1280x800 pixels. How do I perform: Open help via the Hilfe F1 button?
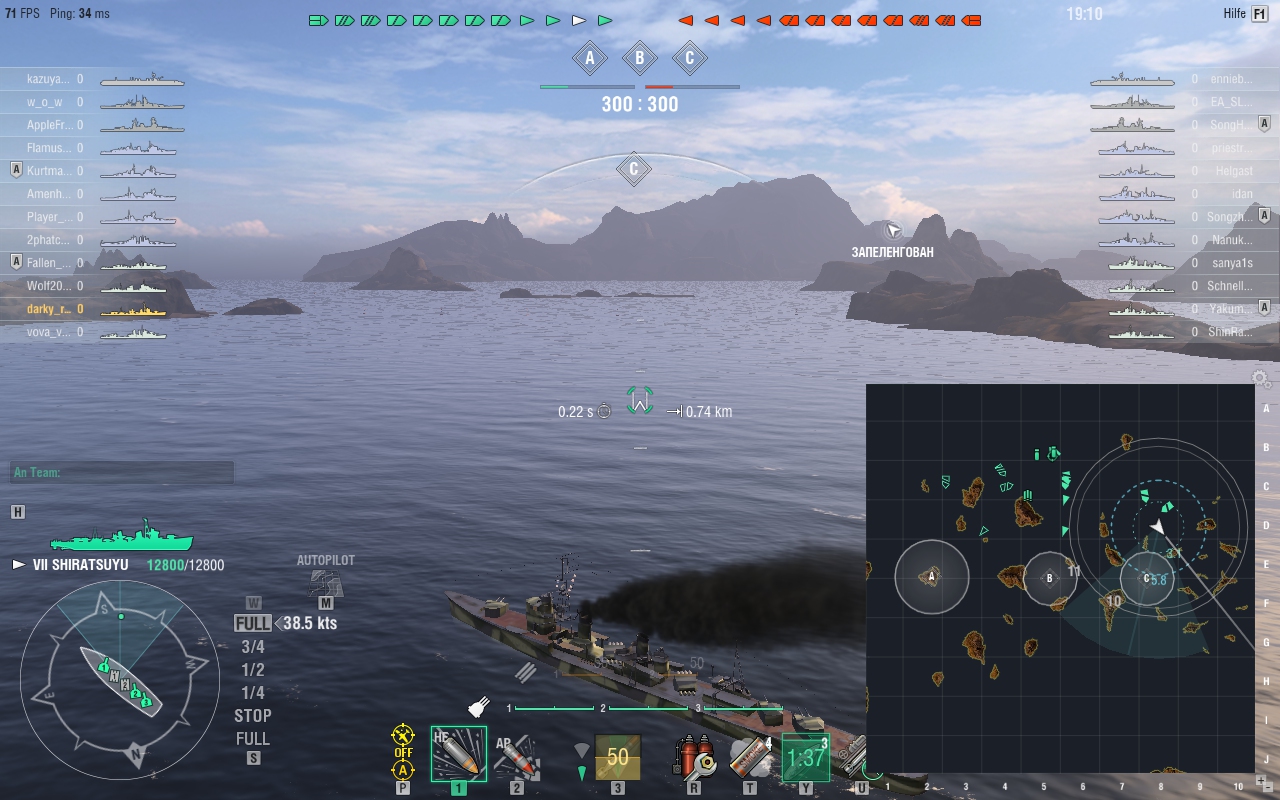click(x=1243, y=13)
